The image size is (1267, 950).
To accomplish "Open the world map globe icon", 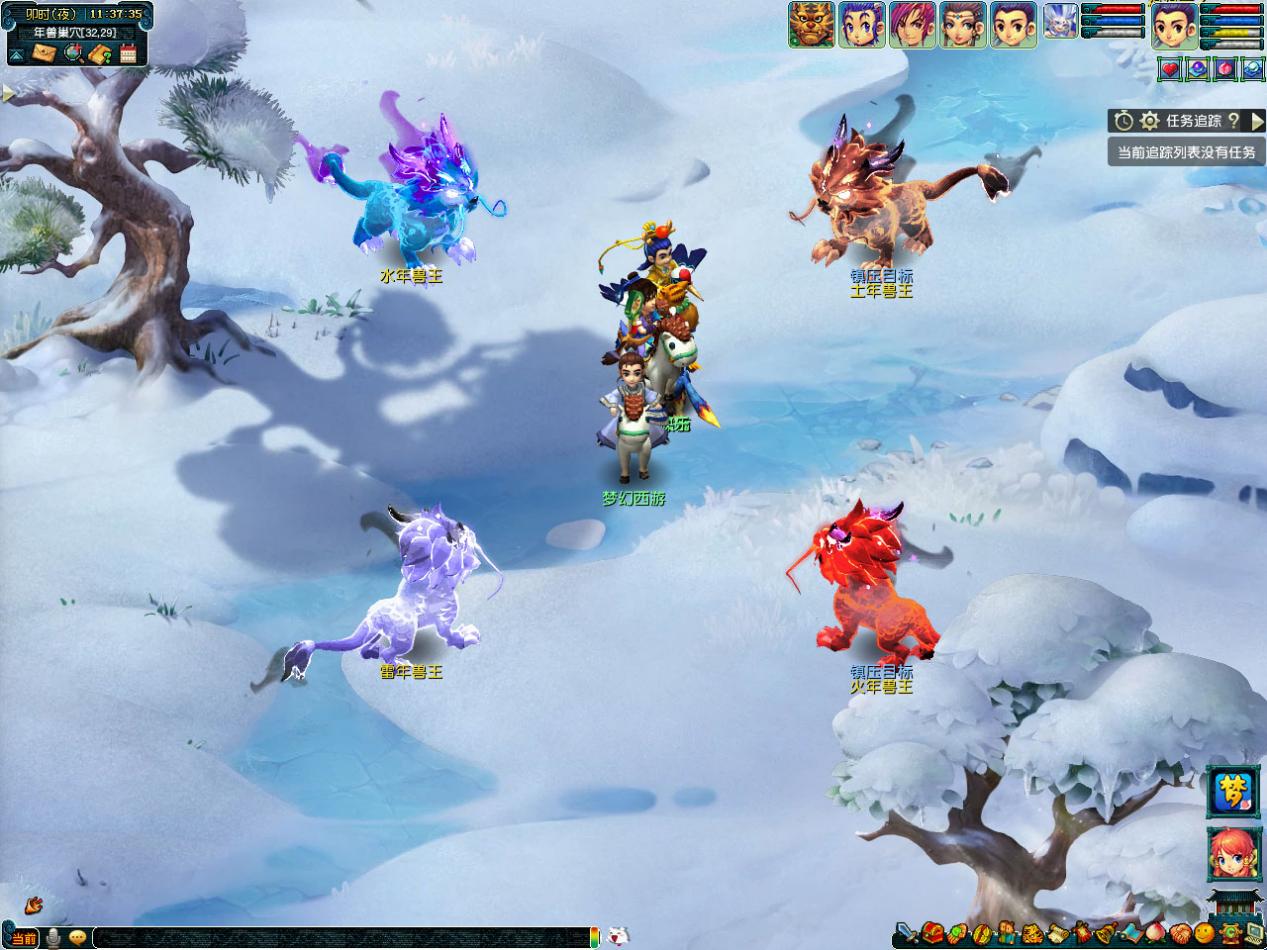I will click(x=72, y=53).
